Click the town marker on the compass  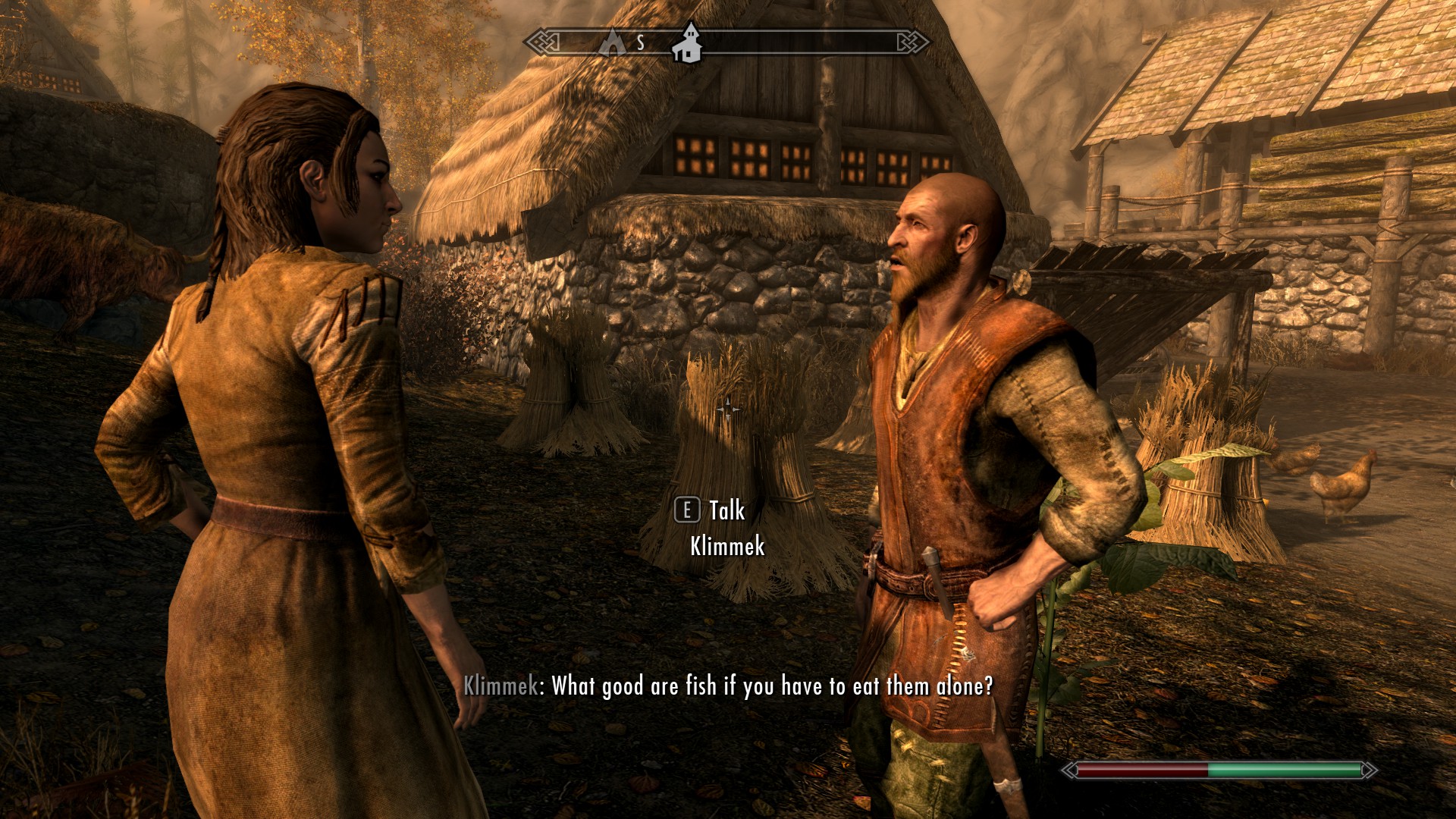[687, 47]
